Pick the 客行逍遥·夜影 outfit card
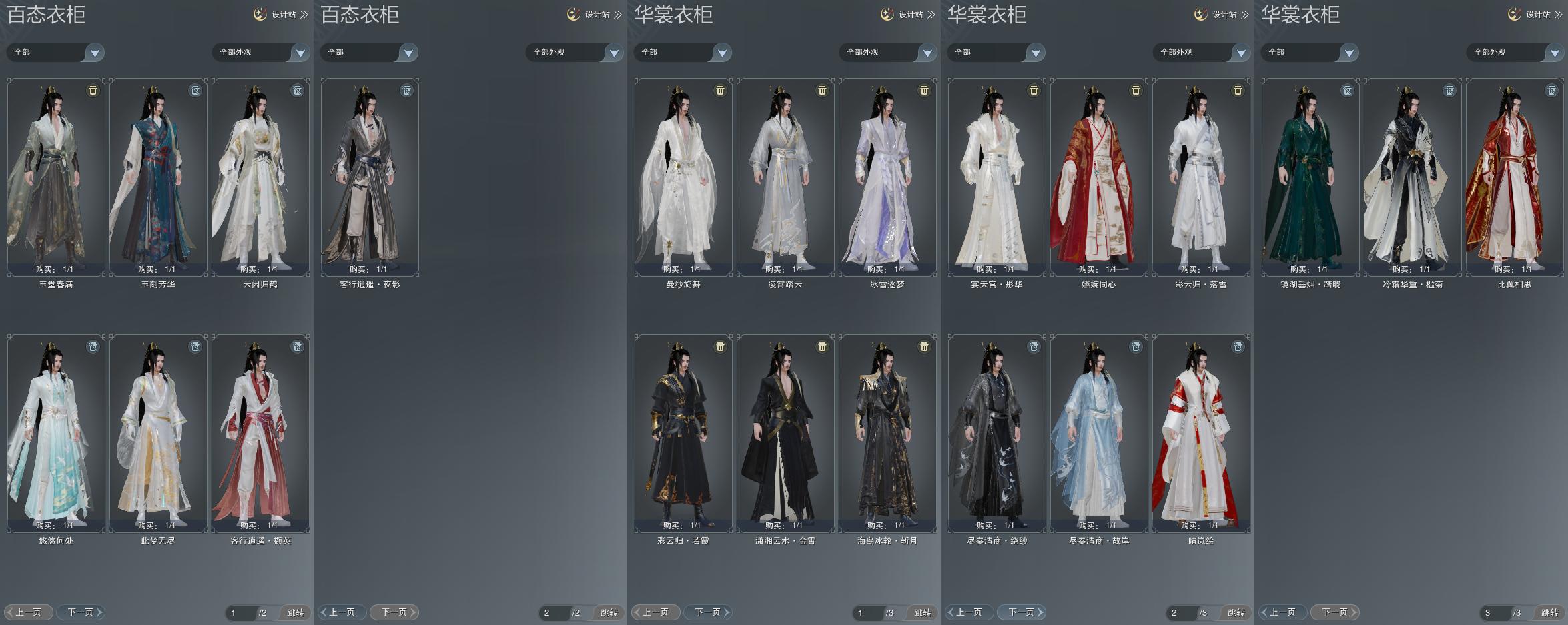Viewport: 1568px width, 625px height. 370,177
